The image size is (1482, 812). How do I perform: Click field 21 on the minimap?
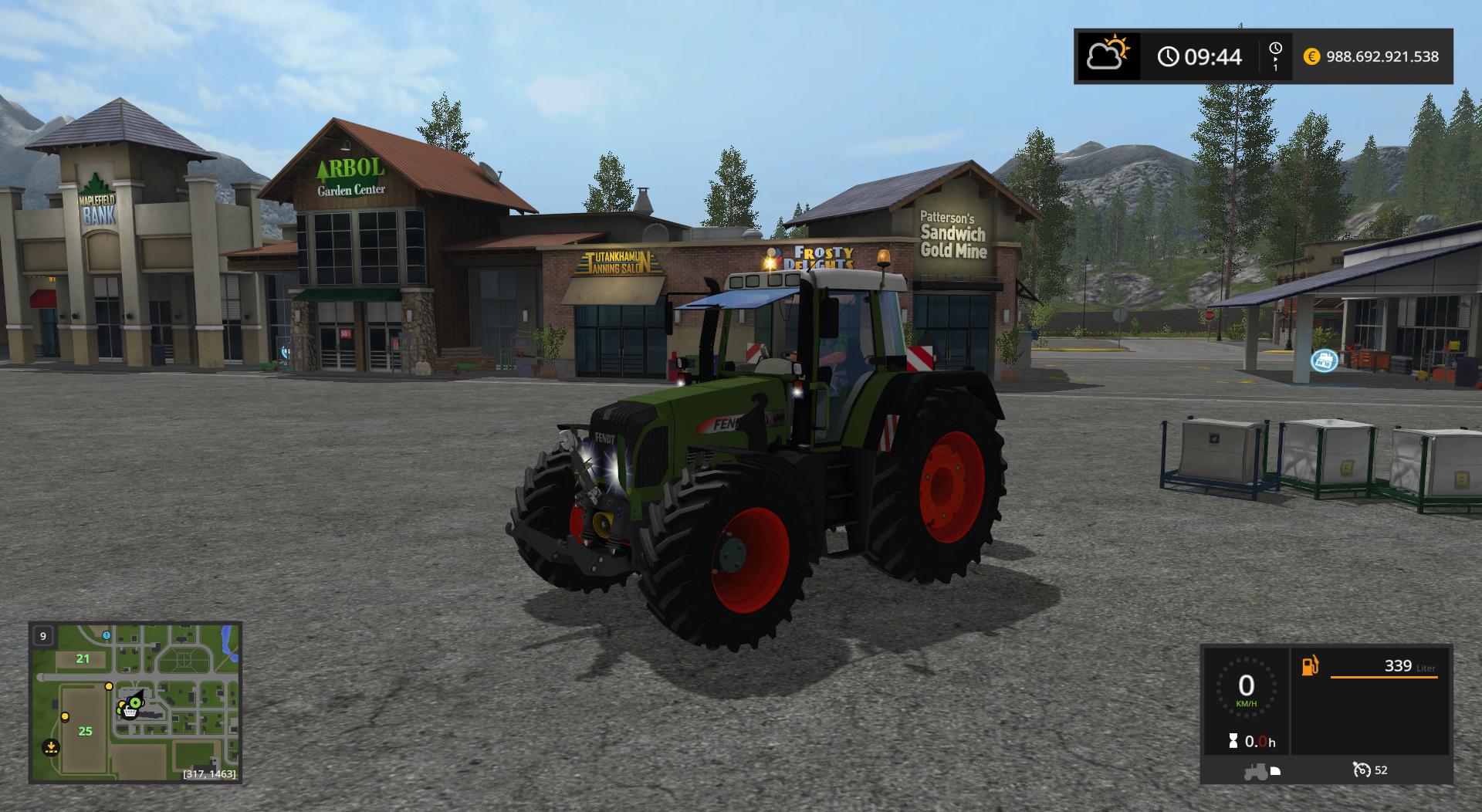83,658
